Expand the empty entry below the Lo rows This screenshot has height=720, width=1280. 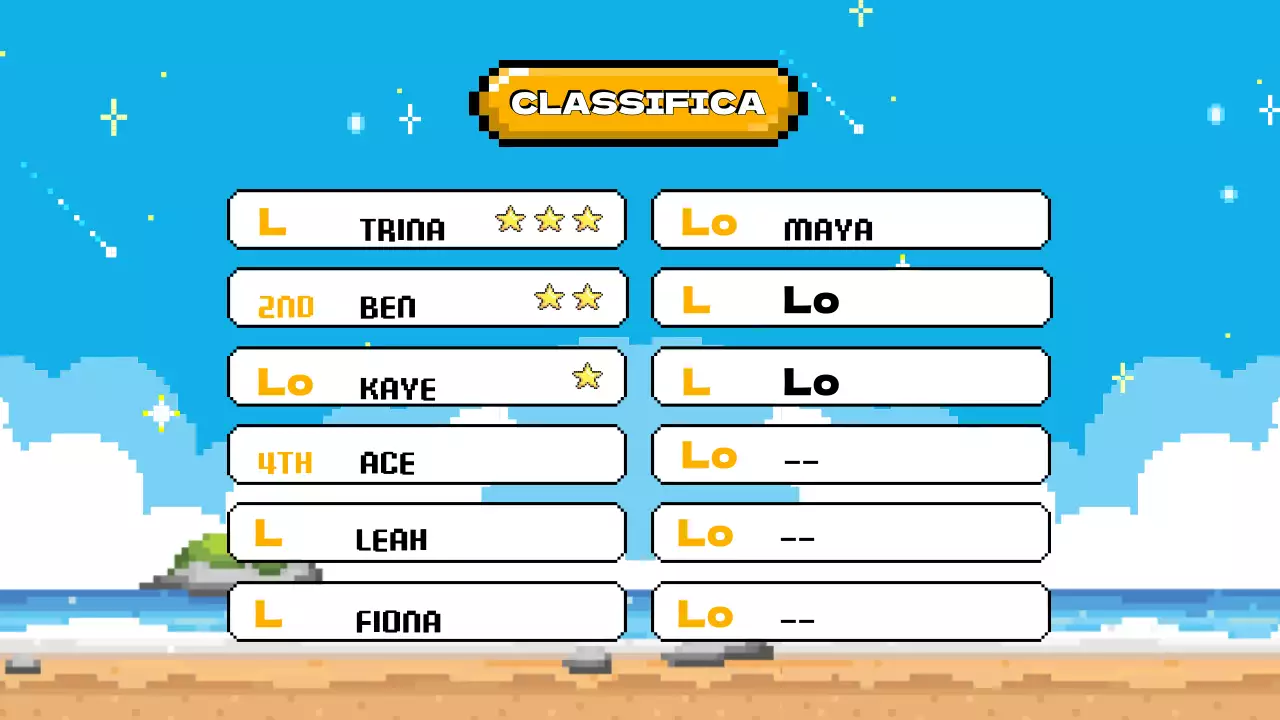point(850,455)
